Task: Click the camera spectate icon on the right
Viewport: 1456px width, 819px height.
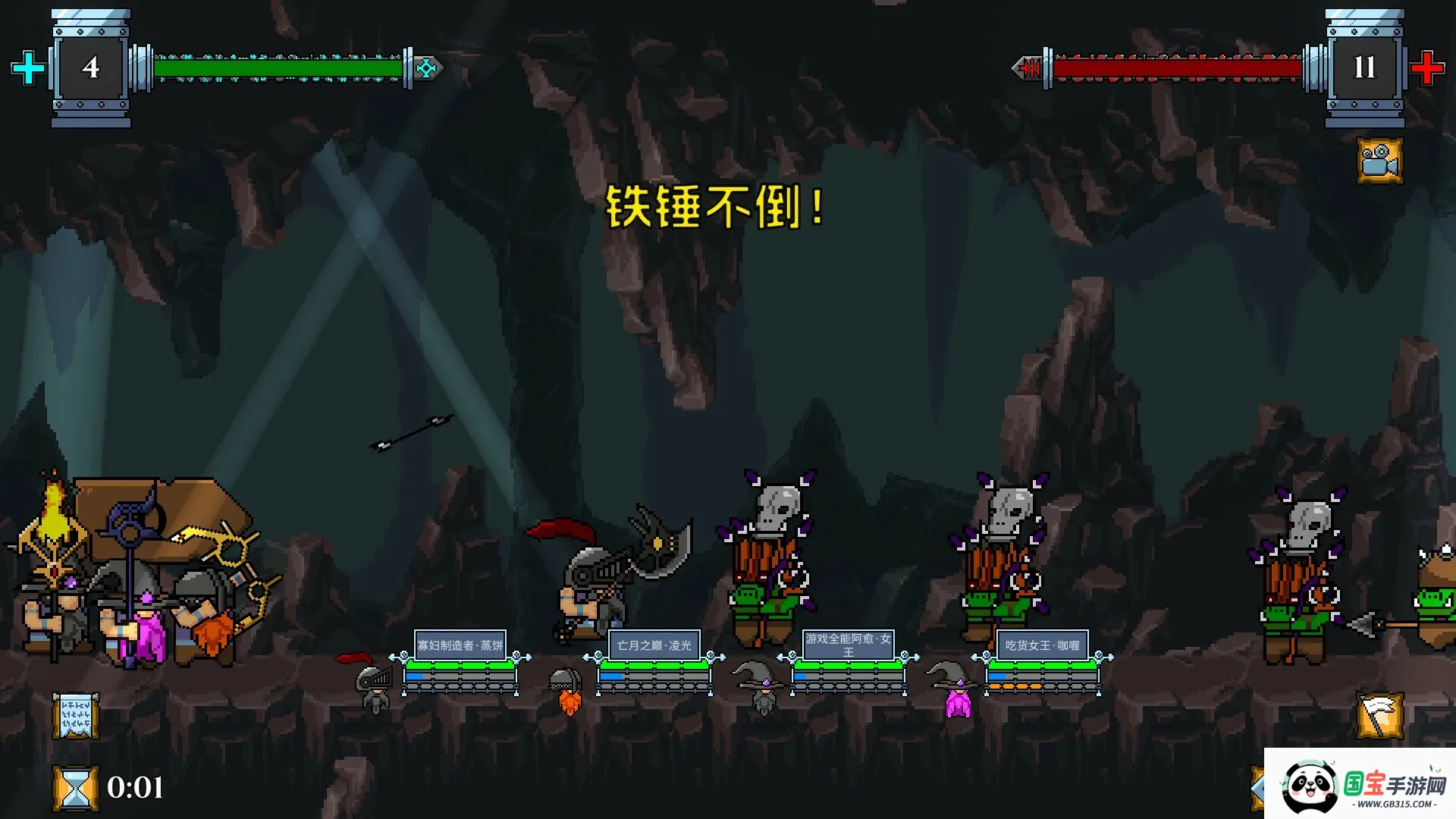Action: 1379,162
